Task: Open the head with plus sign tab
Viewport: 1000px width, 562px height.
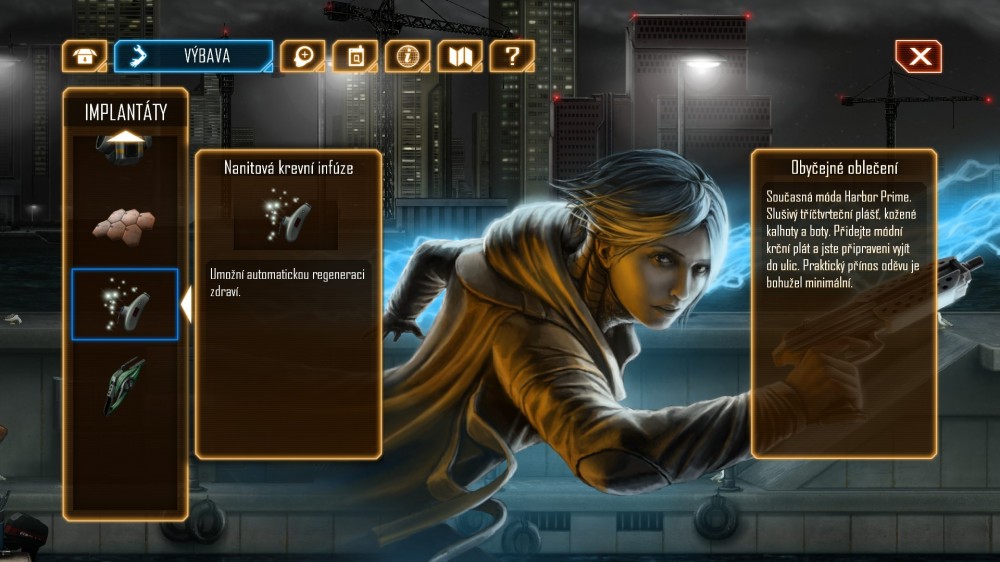Action: pyautogui.click(x=302, y=56)
